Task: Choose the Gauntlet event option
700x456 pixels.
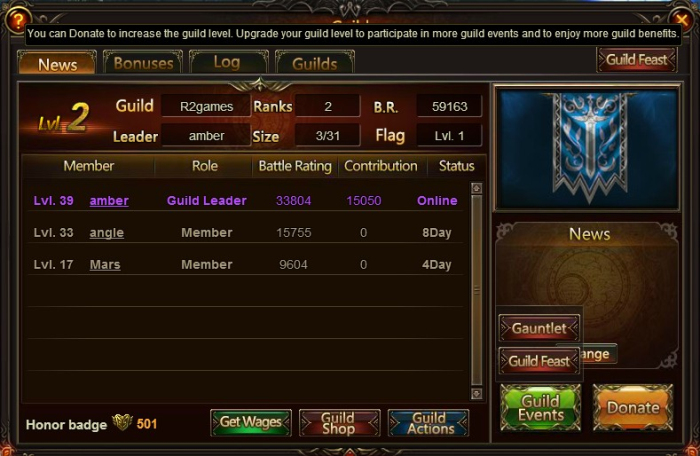Action: (539, 328)
